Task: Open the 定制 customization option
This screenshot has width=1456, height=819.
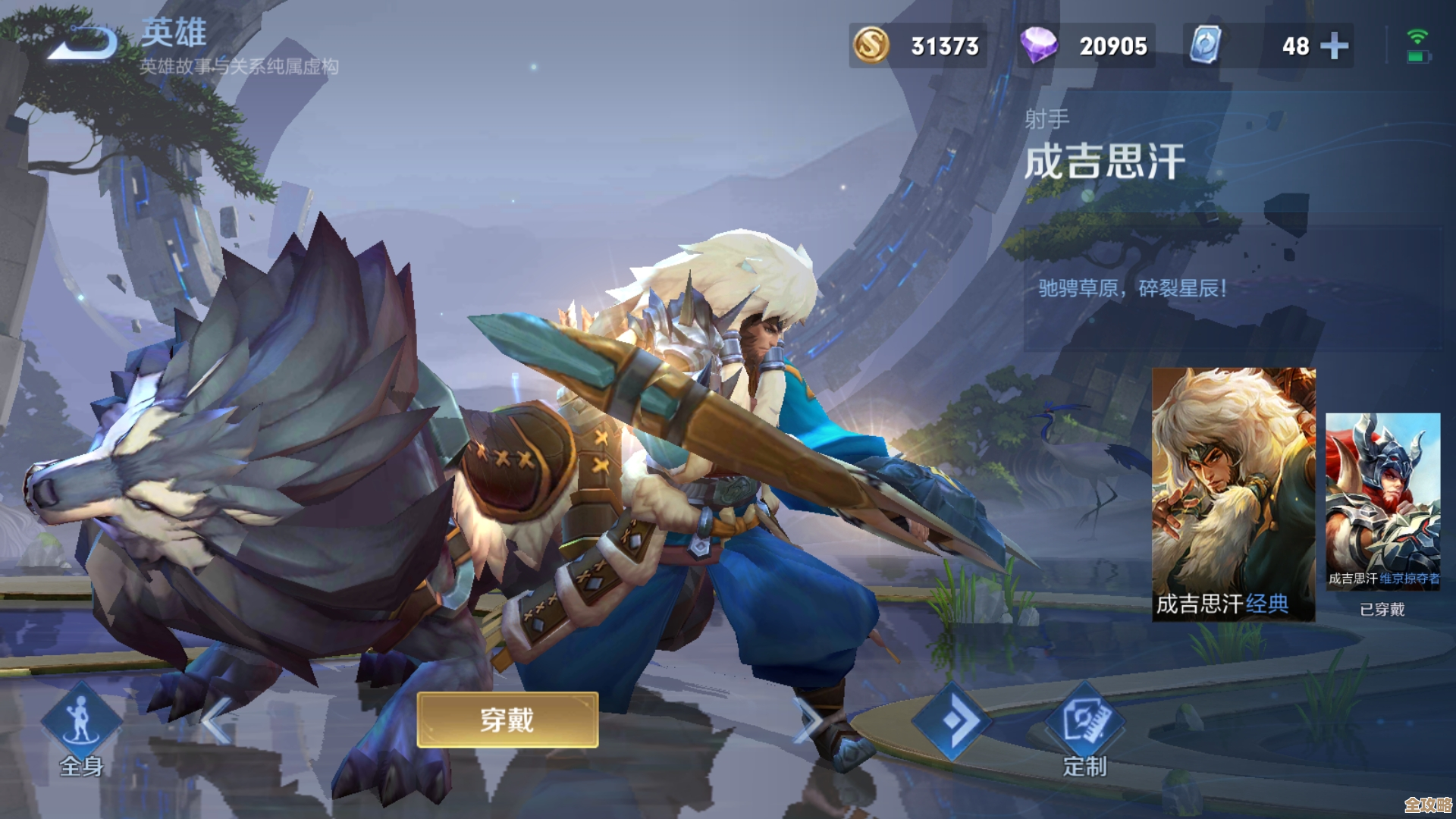Action: pos(1084,730)
